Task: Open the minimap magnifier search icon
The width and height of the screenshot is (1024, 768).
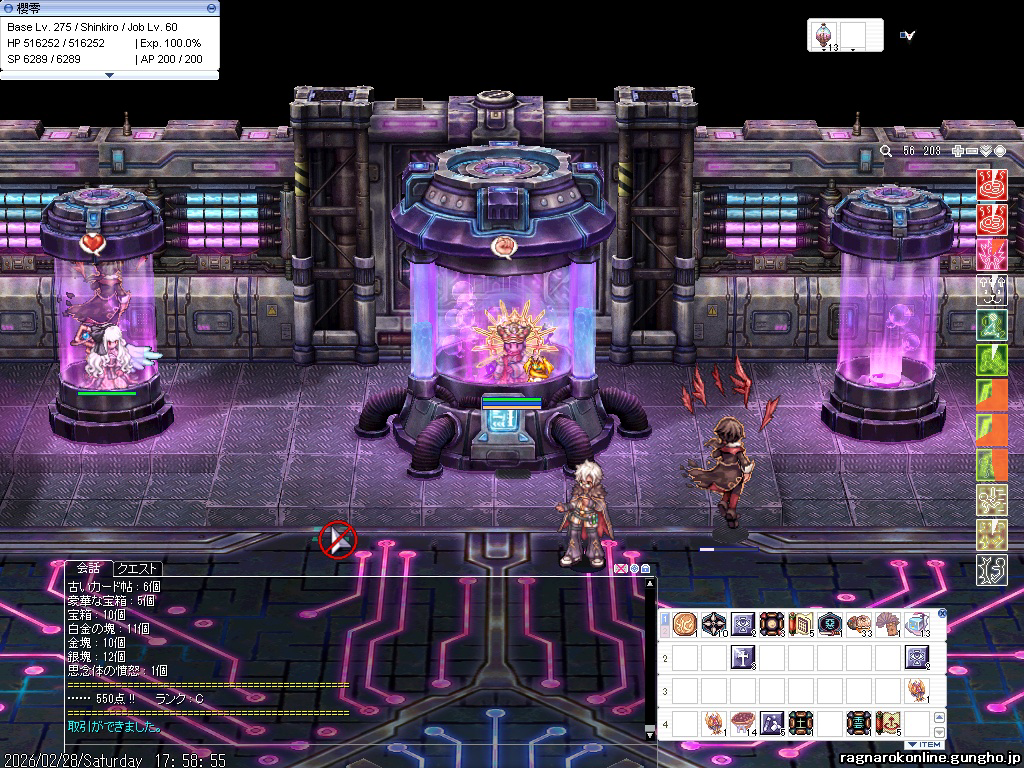Action: (x=886, y=151)
